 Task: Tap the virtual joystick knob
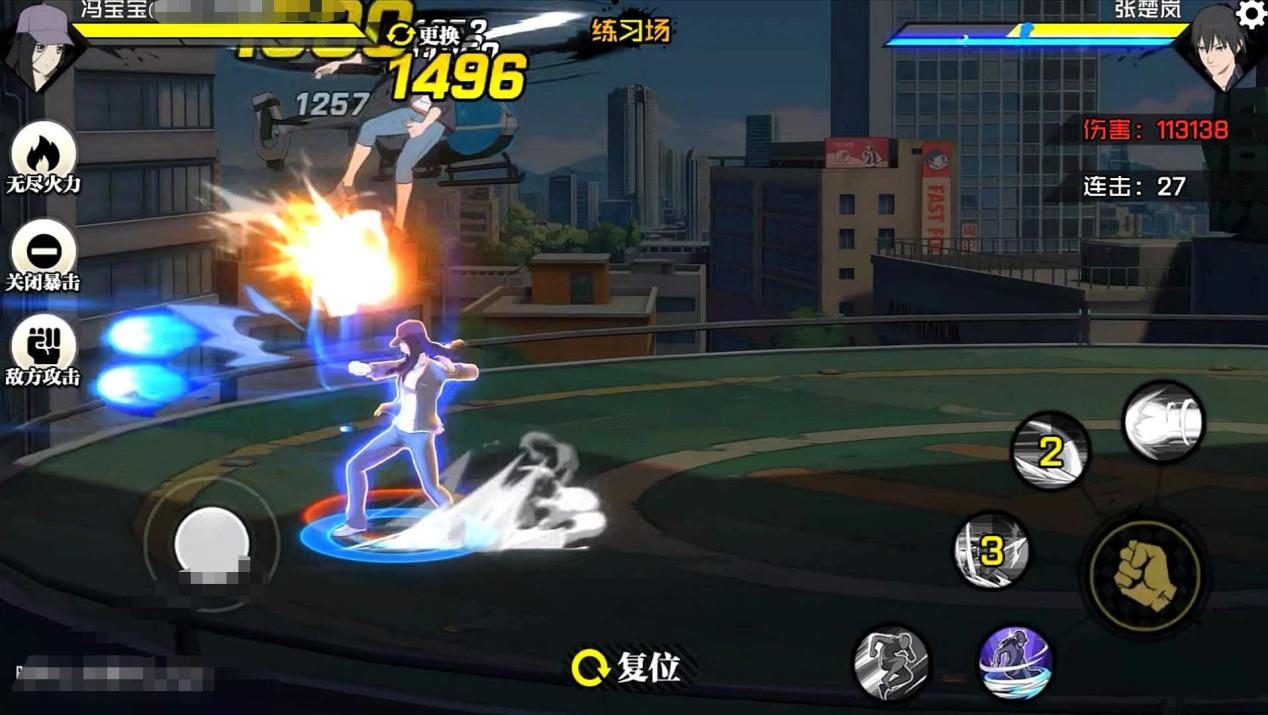212,543
